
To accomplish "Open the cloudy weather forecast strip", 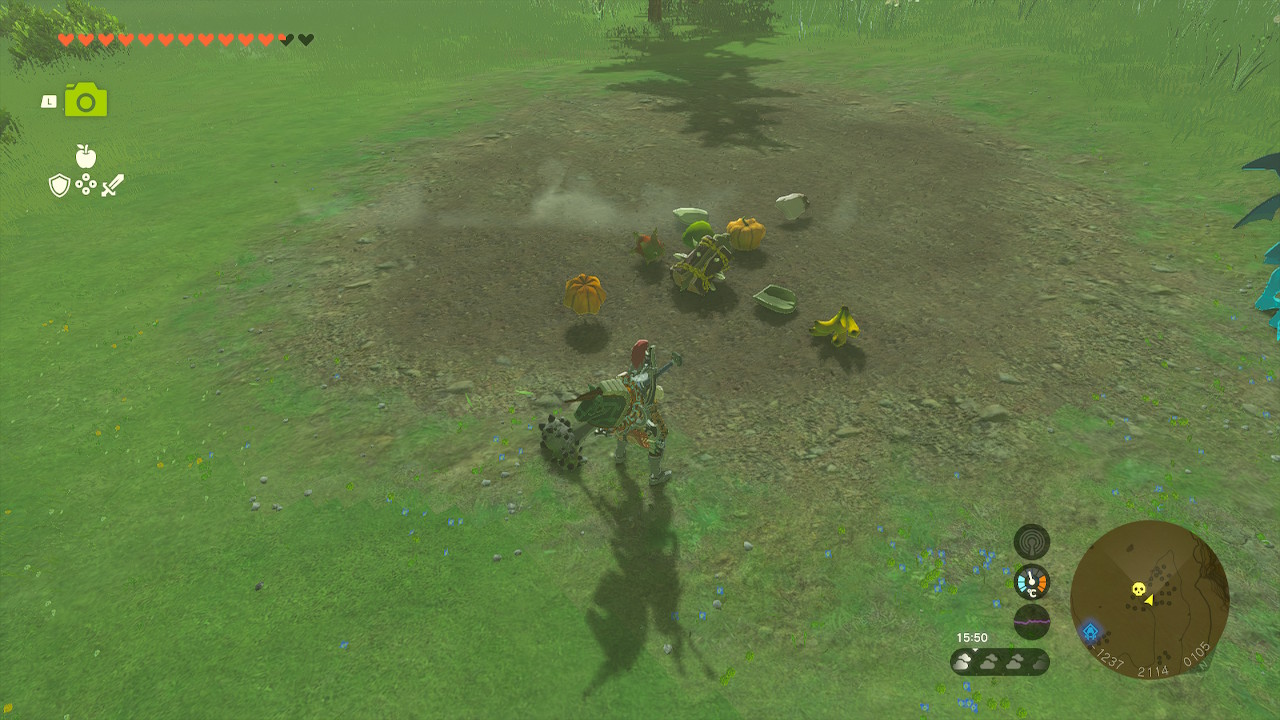I will pyautogui.click(x=999, y=661).
